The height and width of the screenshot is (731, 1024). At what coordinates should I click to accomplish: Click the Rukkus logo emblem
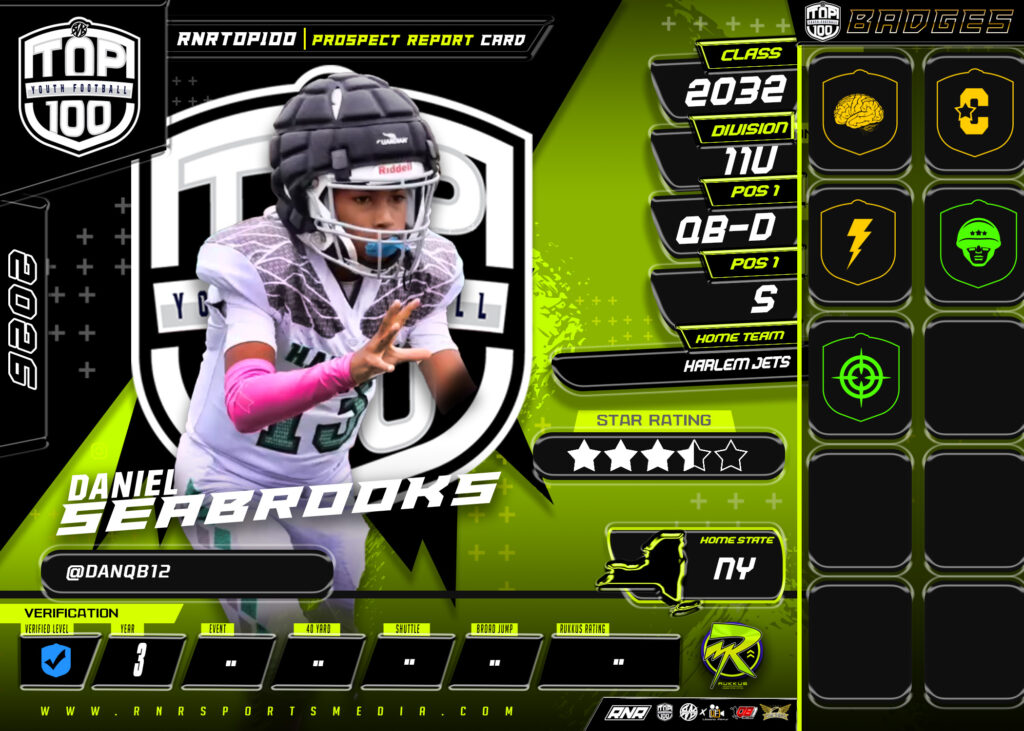tap(731, 655)
